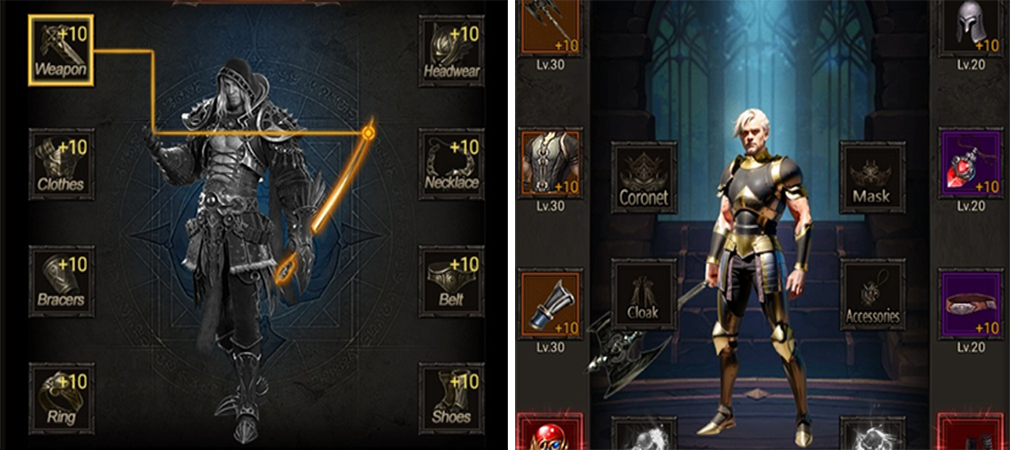Open the Headwear equipment slot
Viewport: 1010px width, 450px height.
point(451,49)
